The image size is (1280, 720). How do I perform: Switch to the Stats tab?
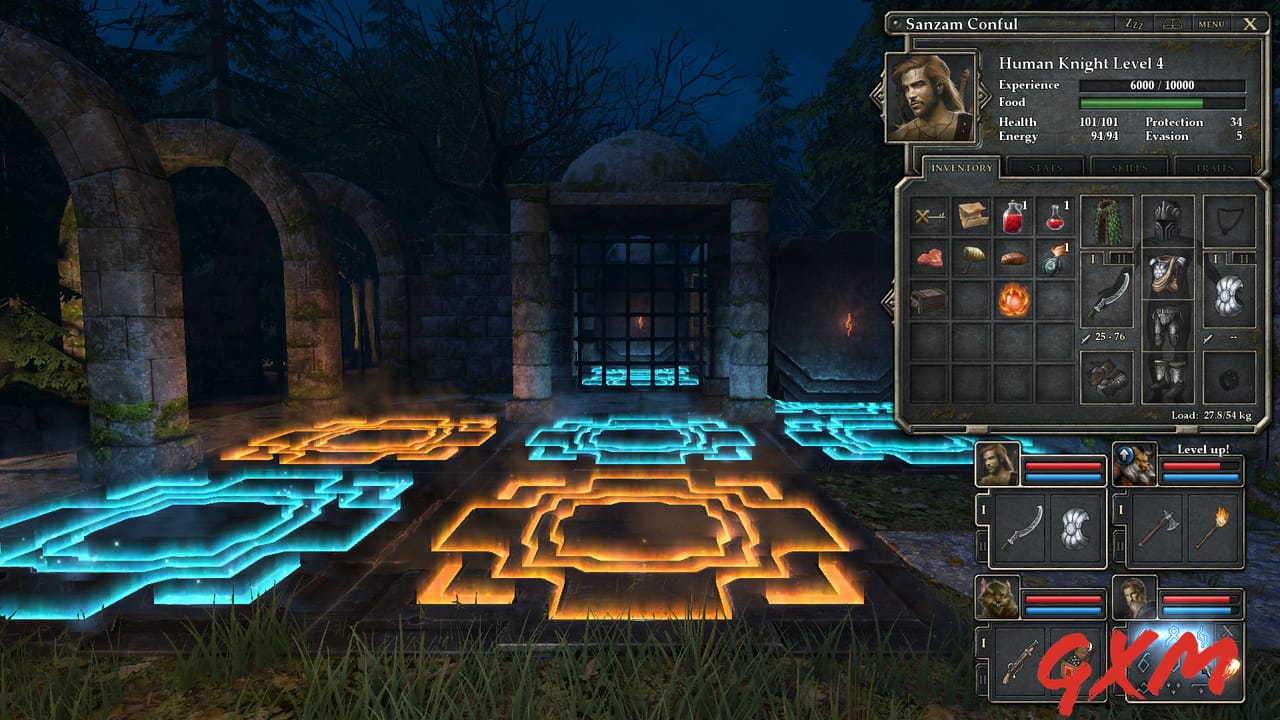[x=1046, y=170]
